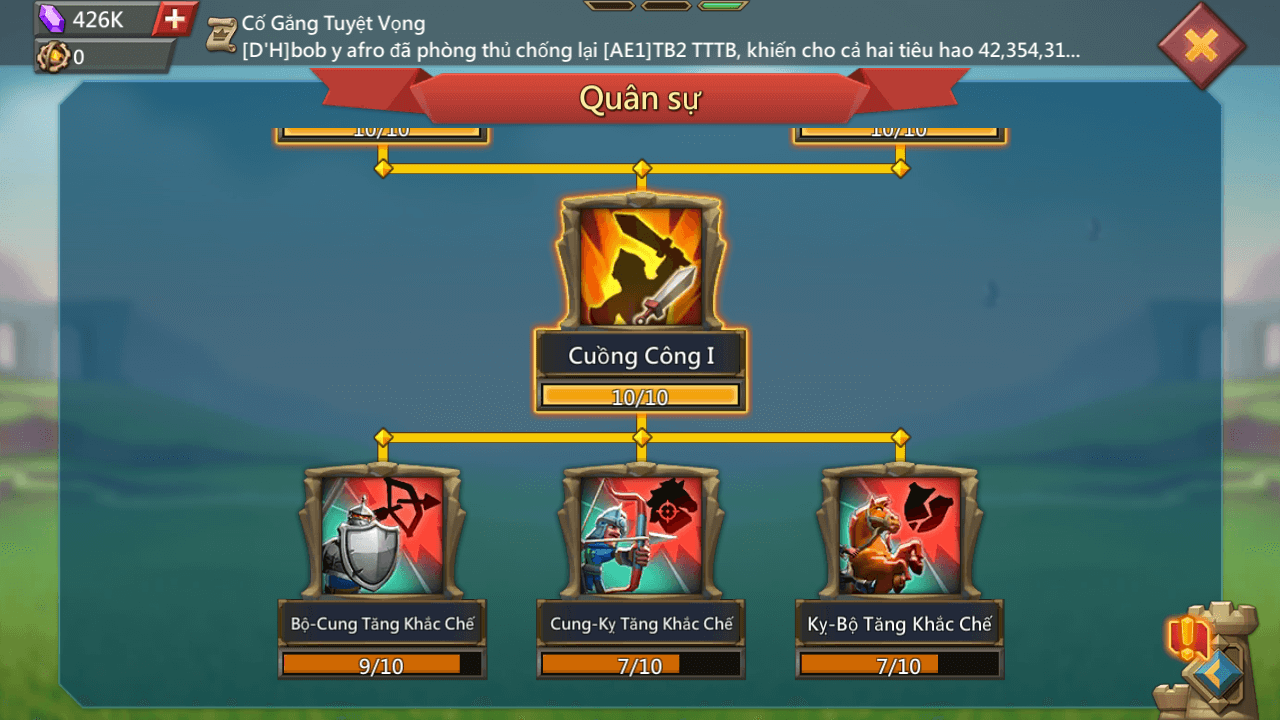This screenshot has height=720, width=1280.
Task: Open the Bộ-Cung Tăng Khắc Chế research
Action: [382, 537]
